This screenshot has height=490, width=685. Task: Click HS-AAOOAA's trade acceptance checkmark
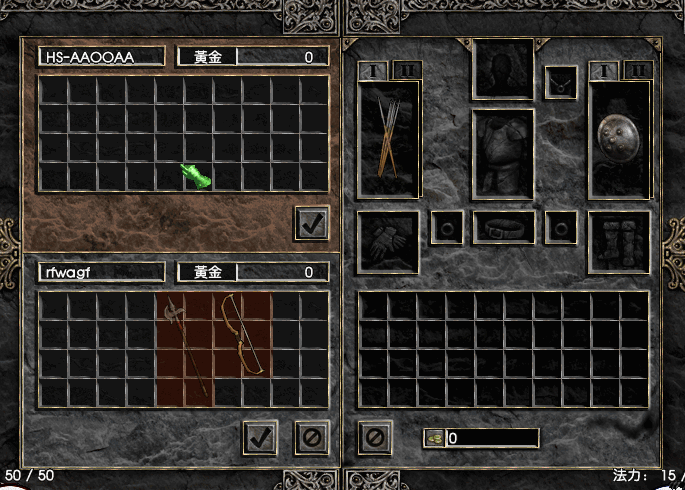pos(312,223)
